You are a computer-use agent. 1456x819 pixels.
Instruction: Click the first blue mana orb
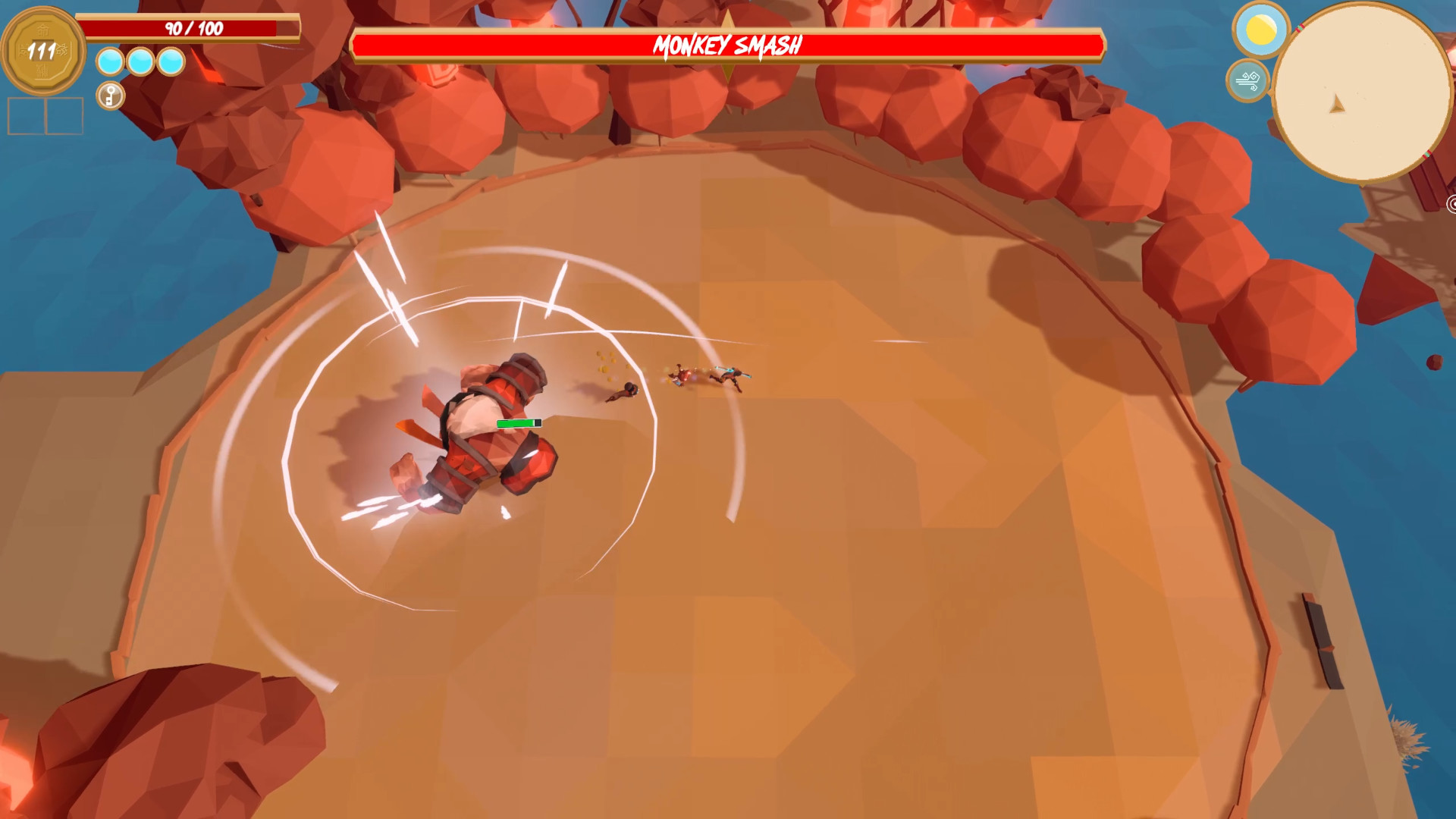pyautogui.click(x=109, y=61)
